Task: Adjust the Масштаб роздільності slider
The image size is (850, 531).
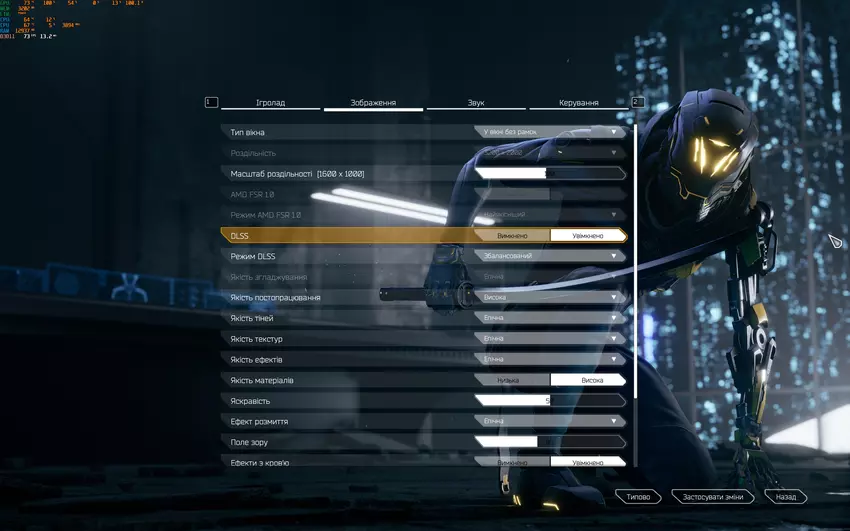Action: (549, 173)
